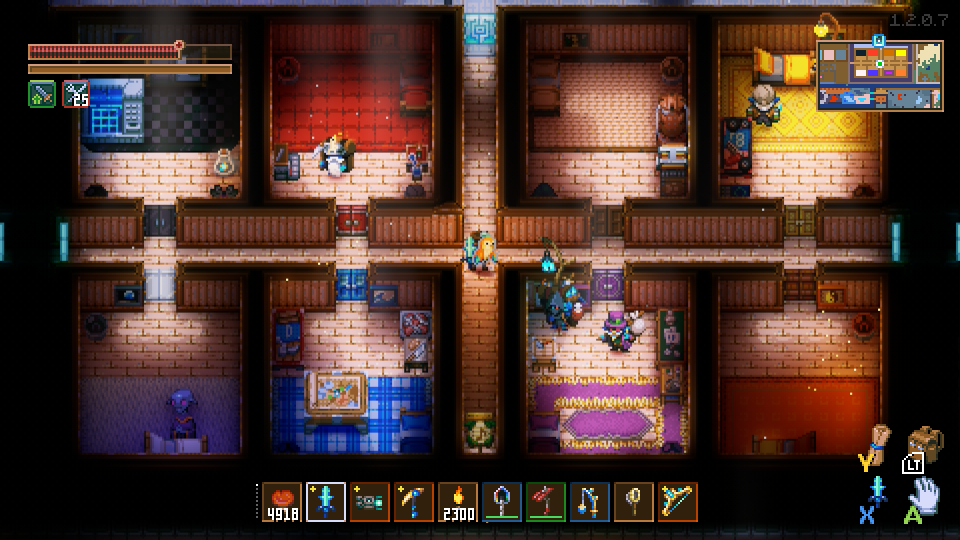Choose the teal gun hotbar slot

370,502
